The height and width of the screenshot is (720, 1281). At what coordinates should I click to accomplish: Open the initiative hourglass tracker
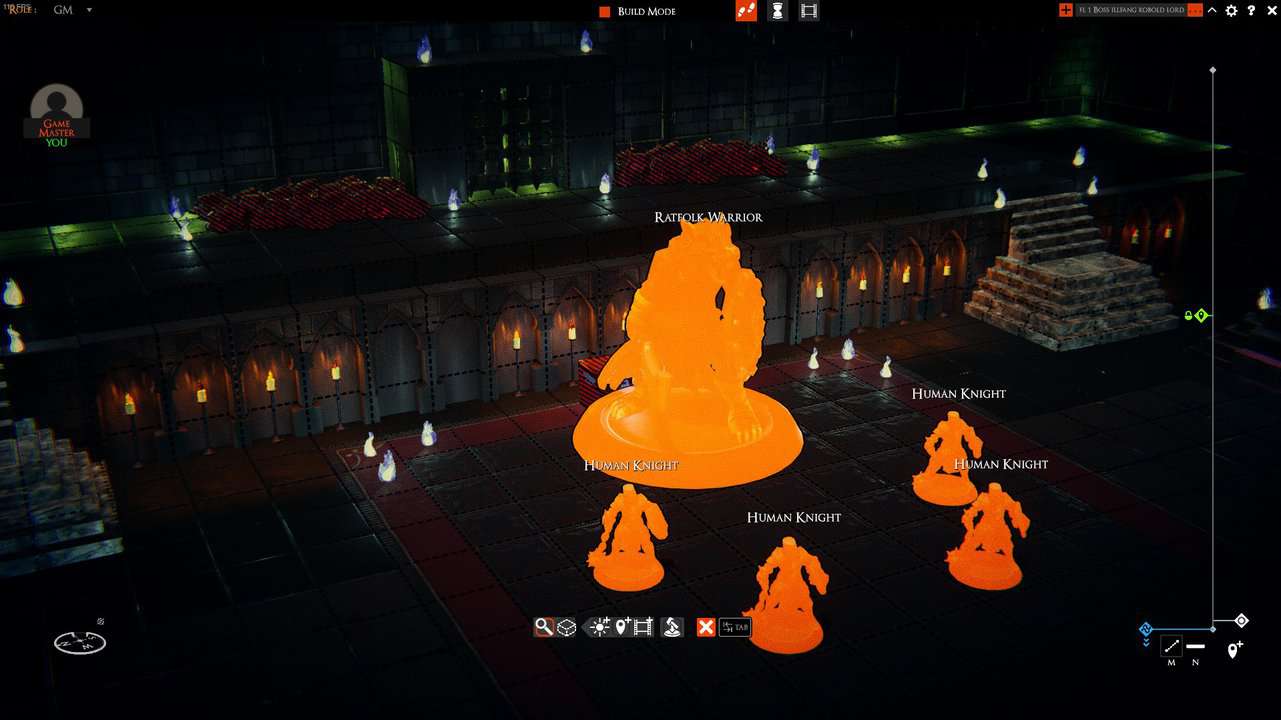(x=777, y=10)
